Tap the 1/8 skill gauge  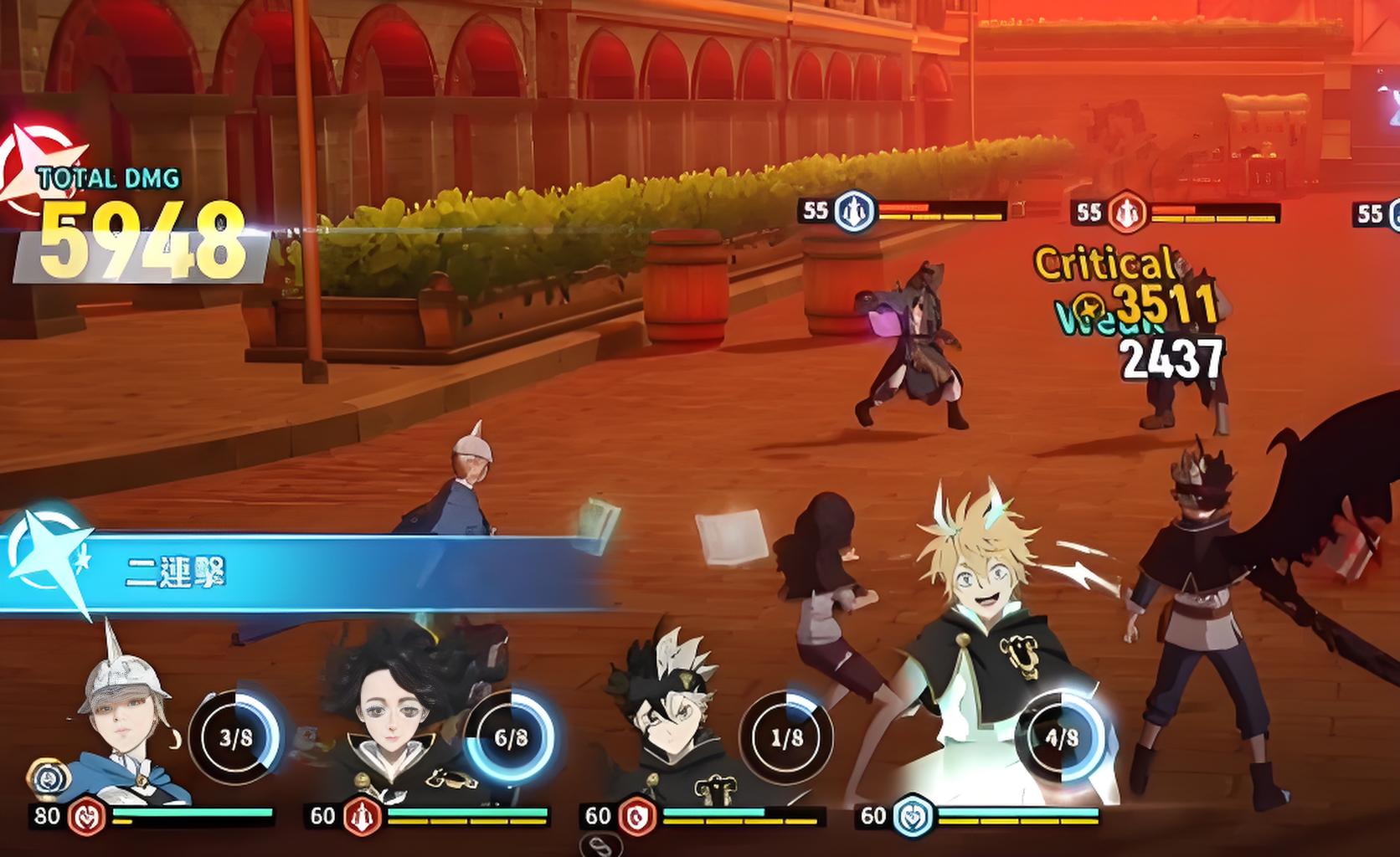coord(785,738)
